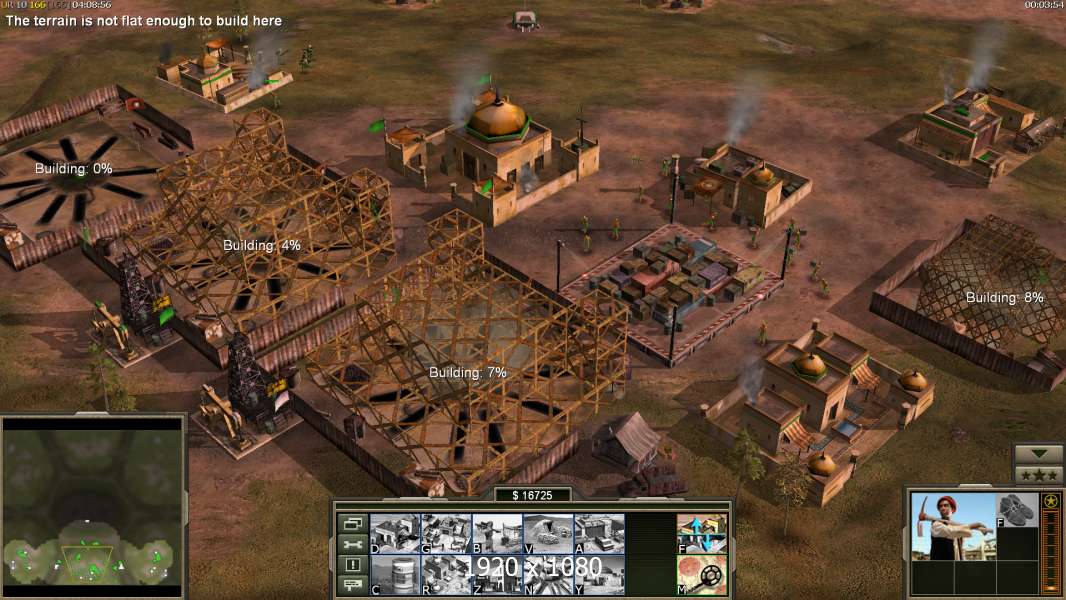Choose the building icon labeled Y

click(x=599, y=574)
